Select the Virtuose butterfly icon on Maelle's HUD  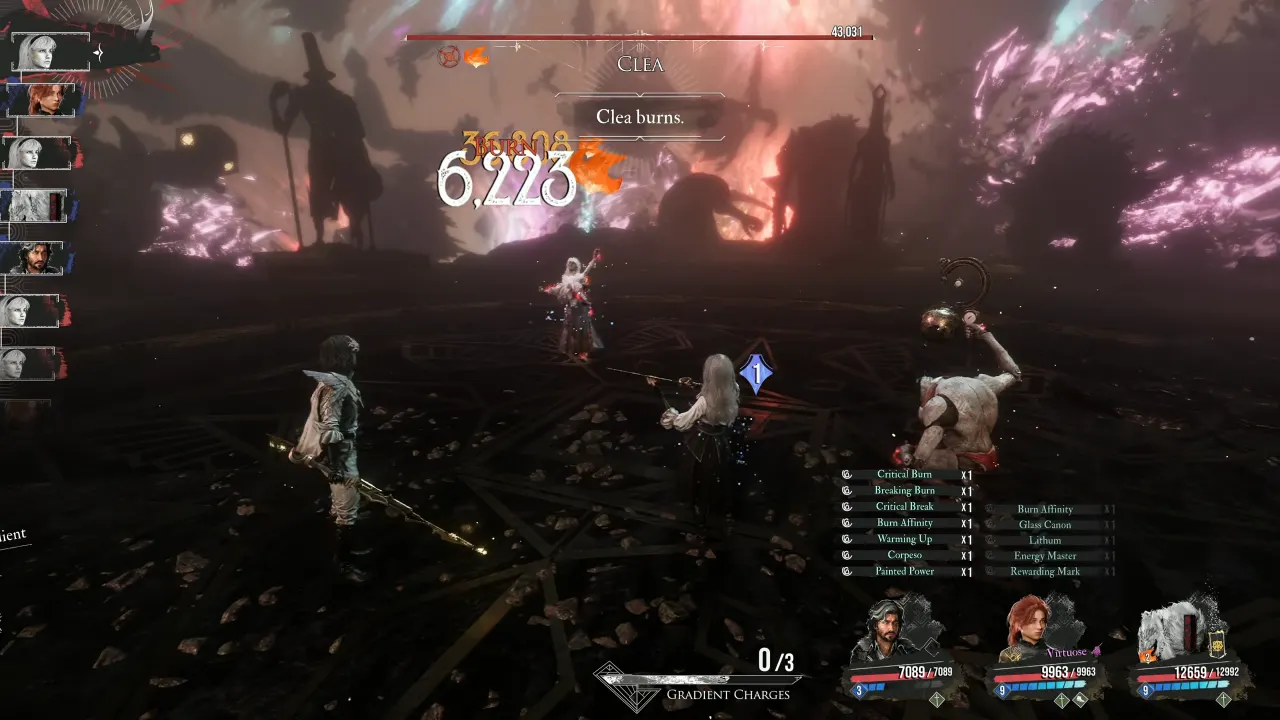click(1097, 652)
